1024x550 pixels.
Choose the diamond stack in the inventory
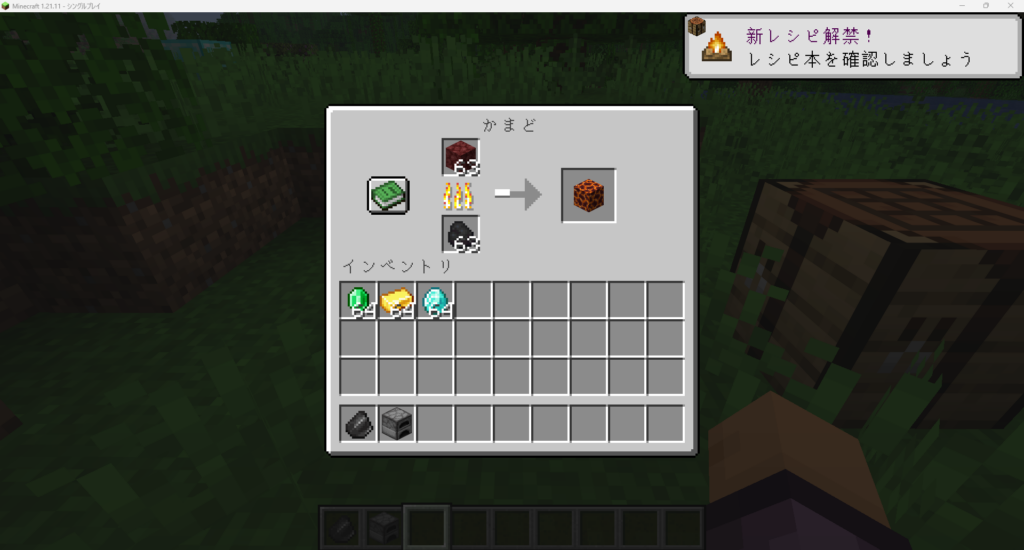(x=436, y=300)
